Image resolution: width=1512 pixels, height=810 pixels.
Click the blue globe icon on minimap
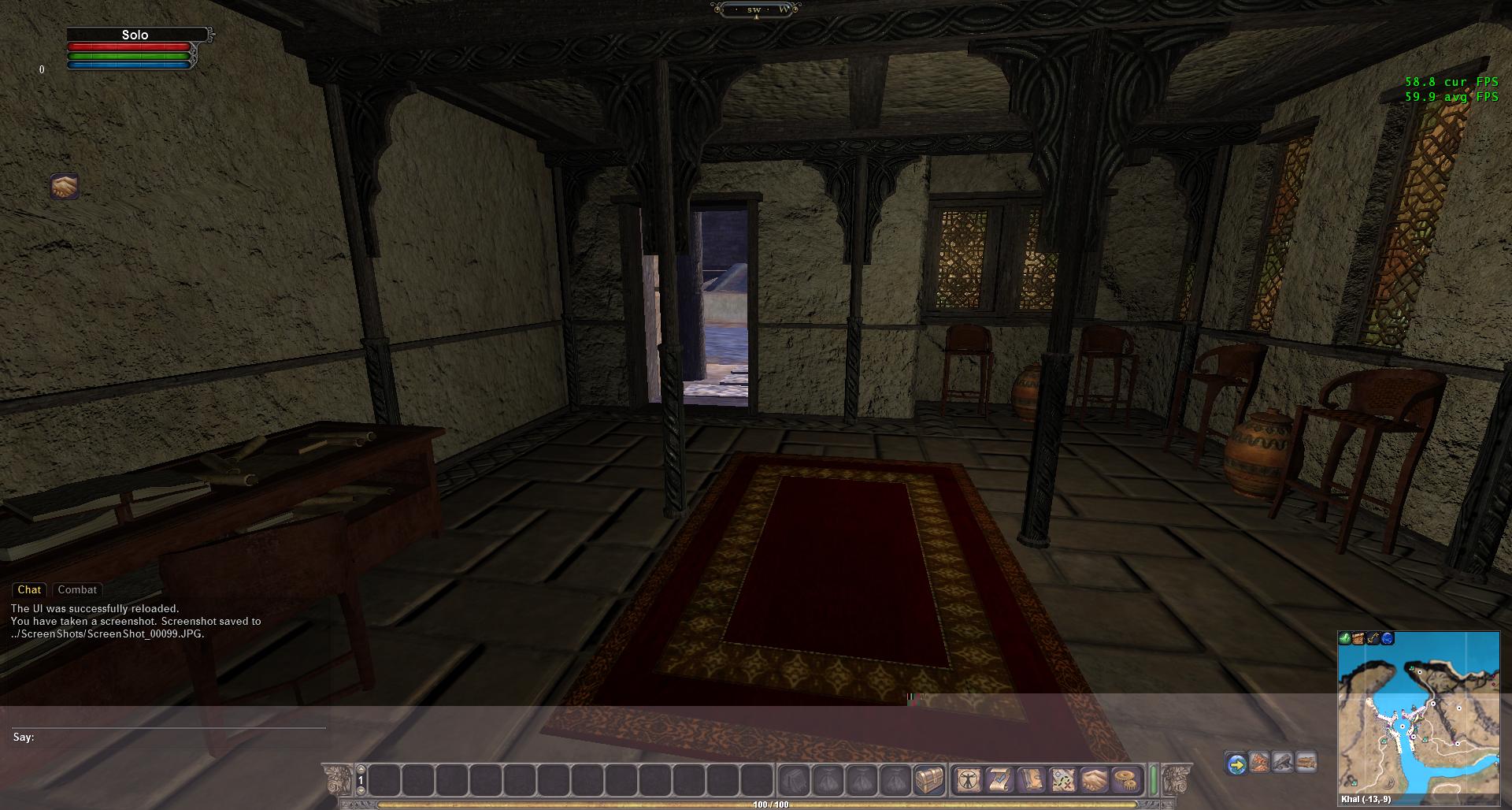(1388, 638)
